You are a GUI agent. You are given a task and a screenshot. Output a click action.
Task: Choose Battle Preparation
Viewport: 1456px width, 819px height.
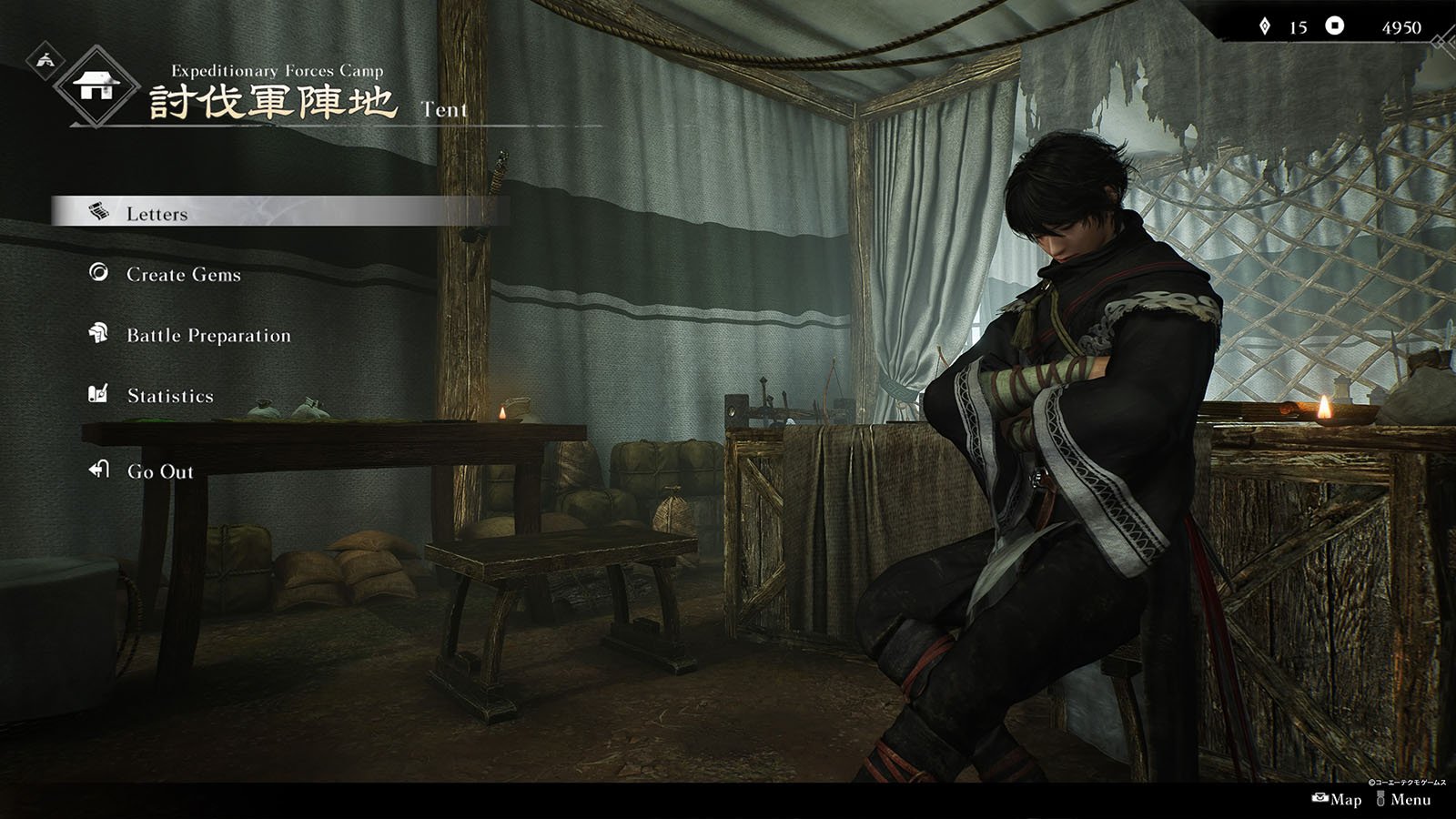click(x=208, y=336)
